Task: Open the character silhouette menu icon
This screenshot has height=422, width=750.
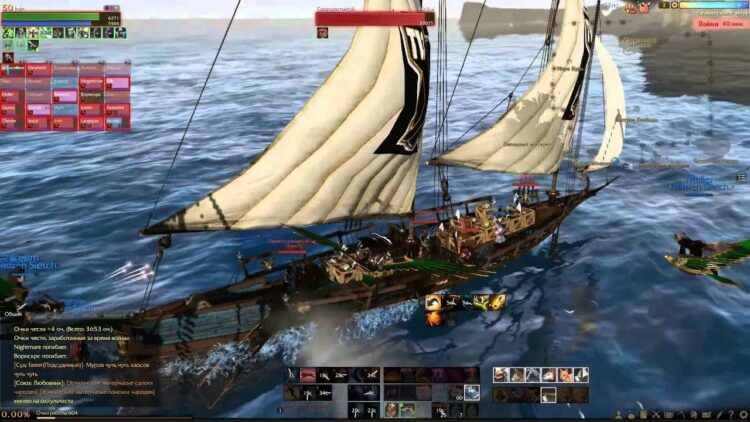Action: tap(620, 413)
